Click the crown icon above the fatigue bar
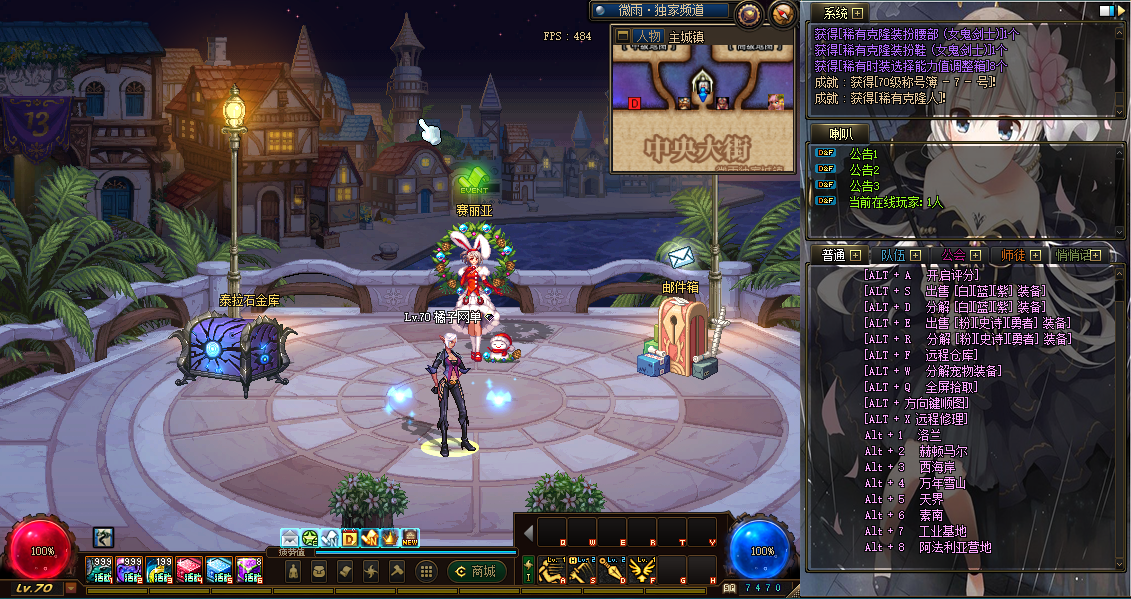1131x599 pixels. pyautogui.click(x=390, y=538)
